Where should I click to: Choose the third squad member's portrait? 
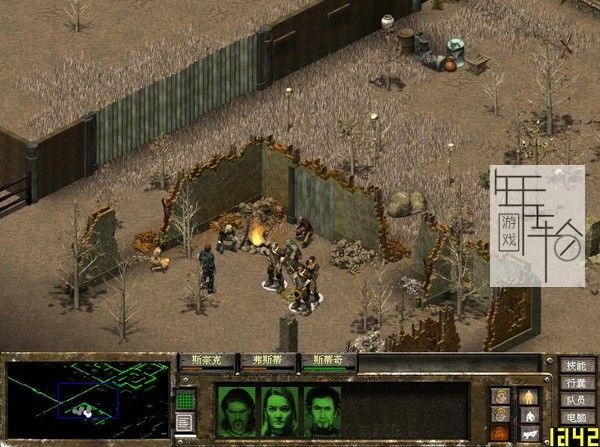pyautogui.click(x=323, y=406)
